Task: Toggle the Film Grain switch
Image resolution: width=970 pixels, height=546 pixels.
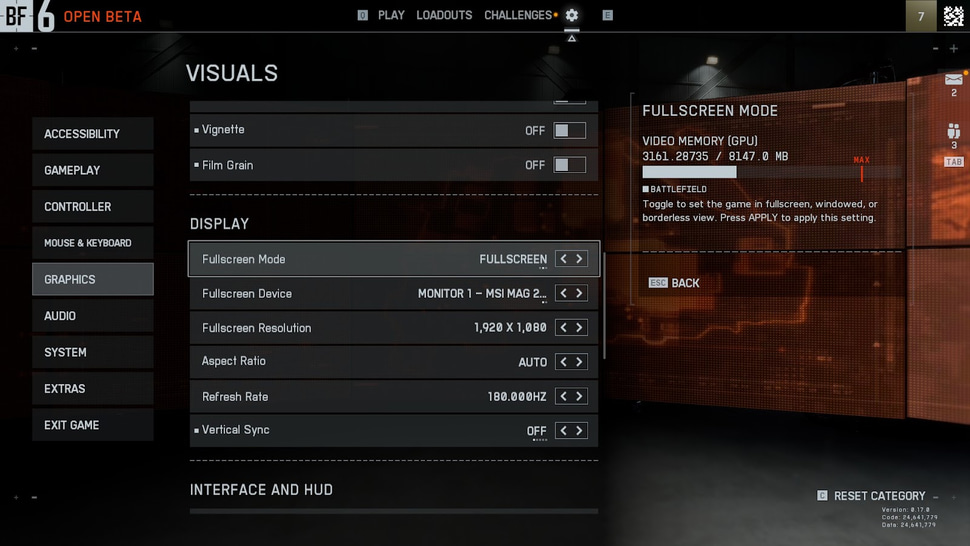Action: [x=570, y=165]
